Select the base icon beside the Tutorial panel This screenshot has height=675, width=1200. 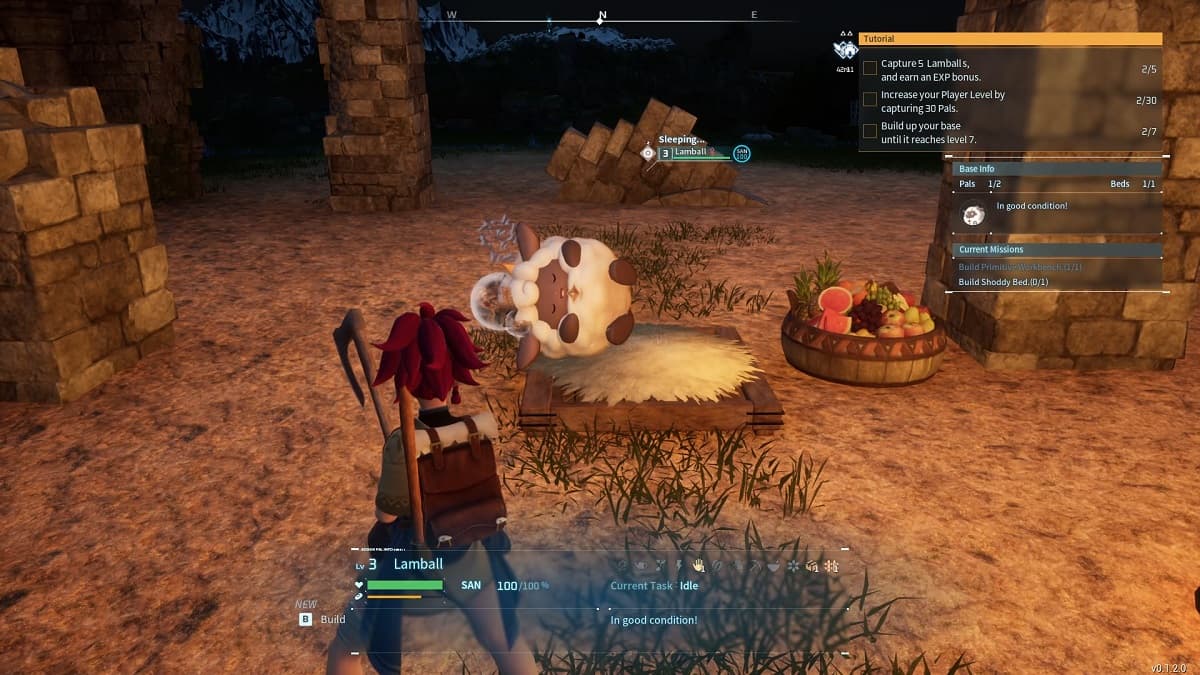pos(845,49)
